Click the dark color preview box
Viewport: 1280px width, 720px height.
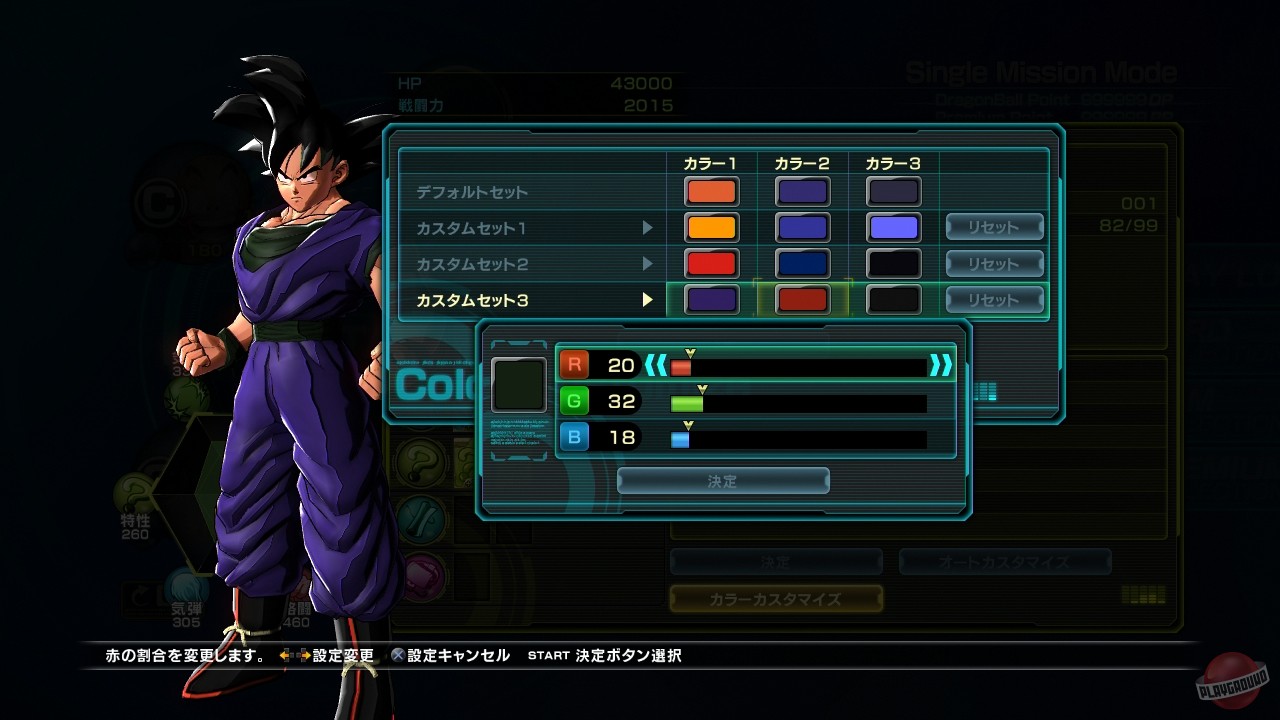pos(519,385)
